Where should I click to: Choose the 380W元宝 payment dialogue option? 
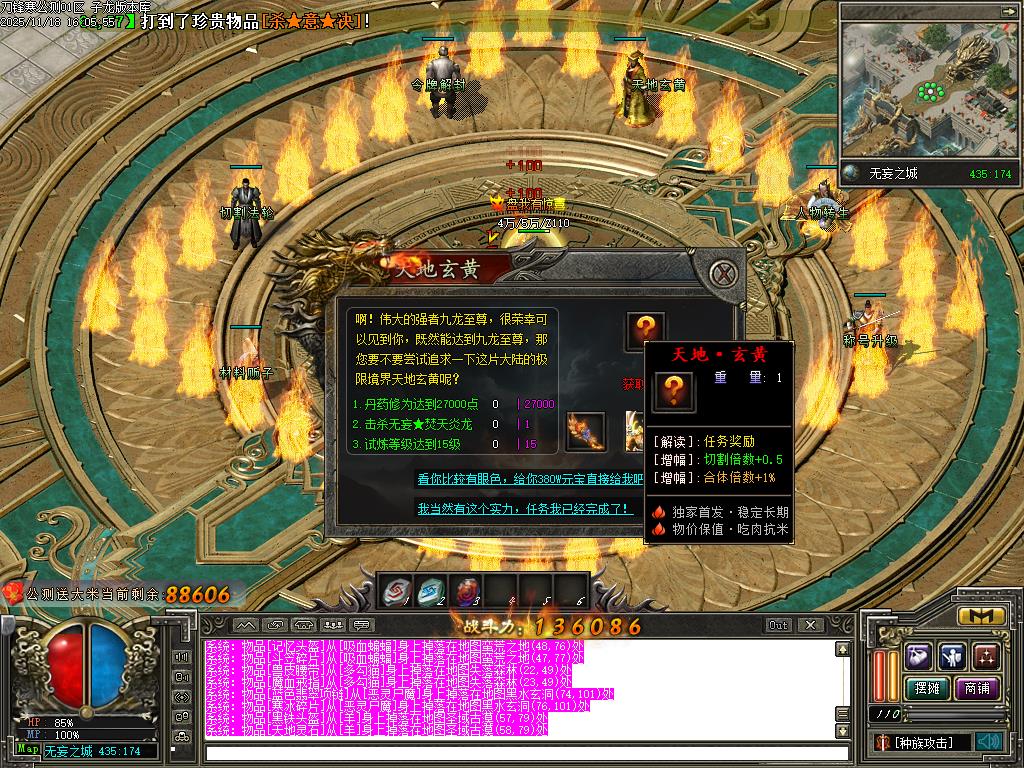(x=530, y=479)
